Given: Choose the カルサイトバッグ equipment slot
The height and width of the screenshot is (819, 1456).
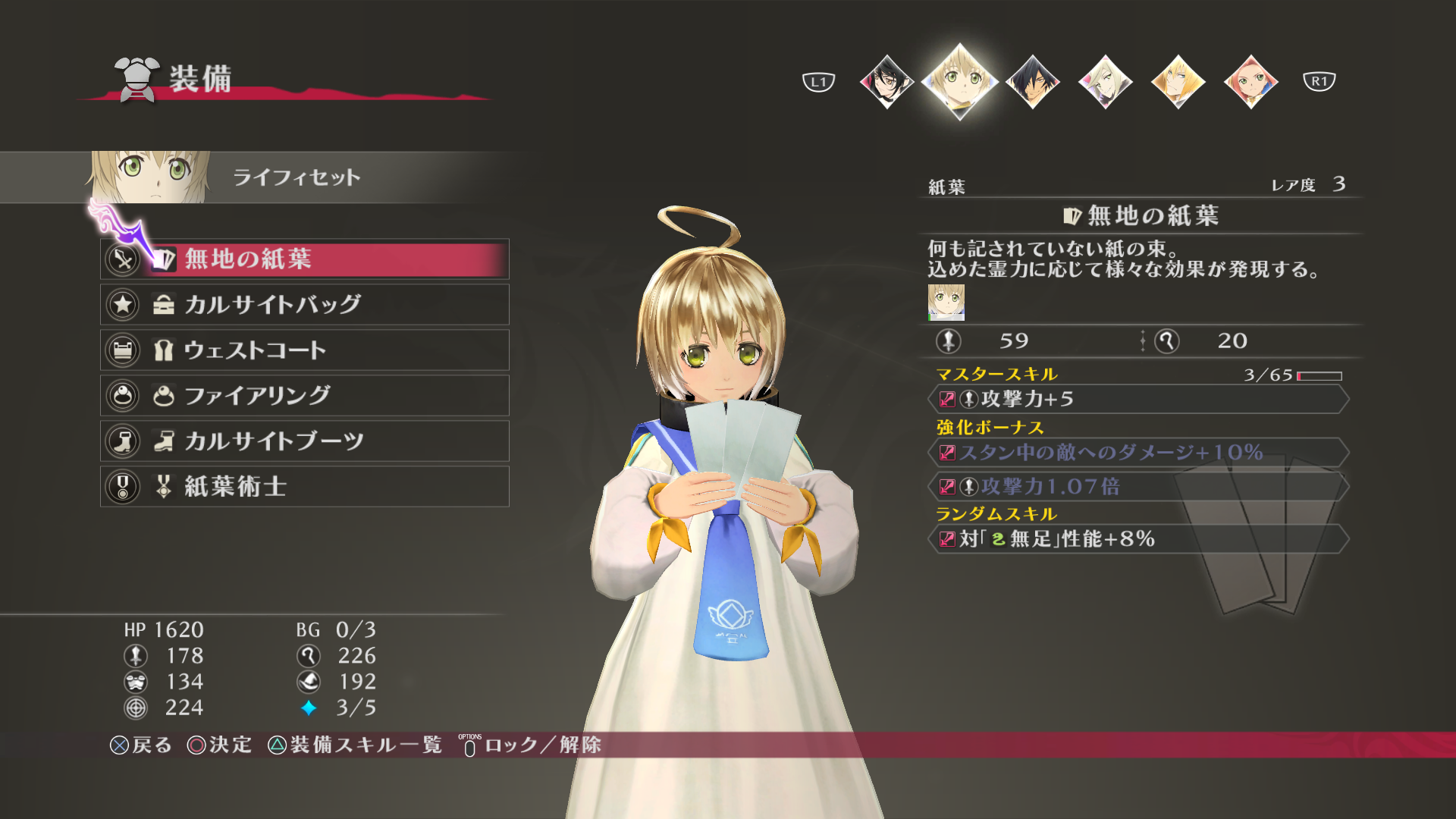Looking at the screenshot, I should coord(305,305).
